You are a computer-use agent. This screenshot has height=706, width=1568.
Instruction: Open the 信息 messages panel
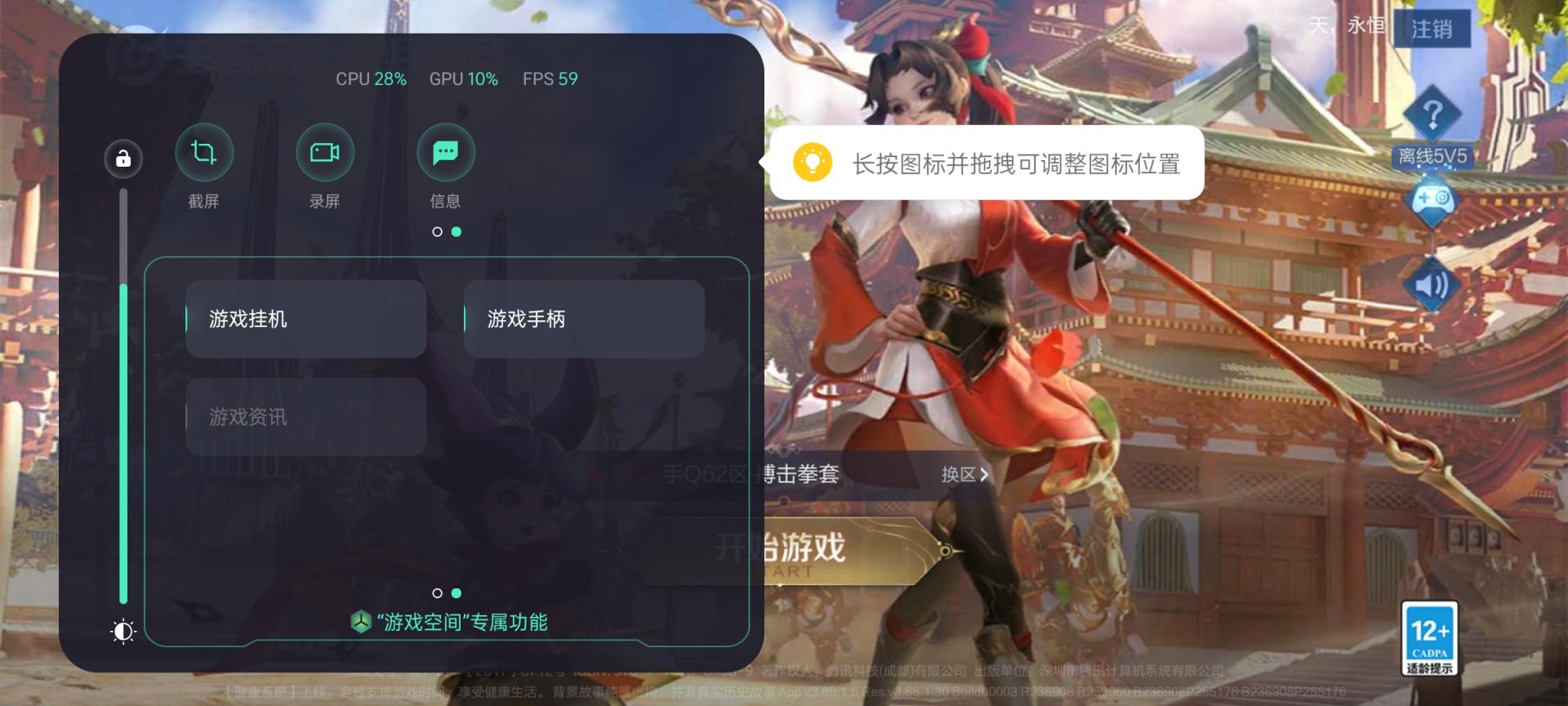[x=445, y=152]
